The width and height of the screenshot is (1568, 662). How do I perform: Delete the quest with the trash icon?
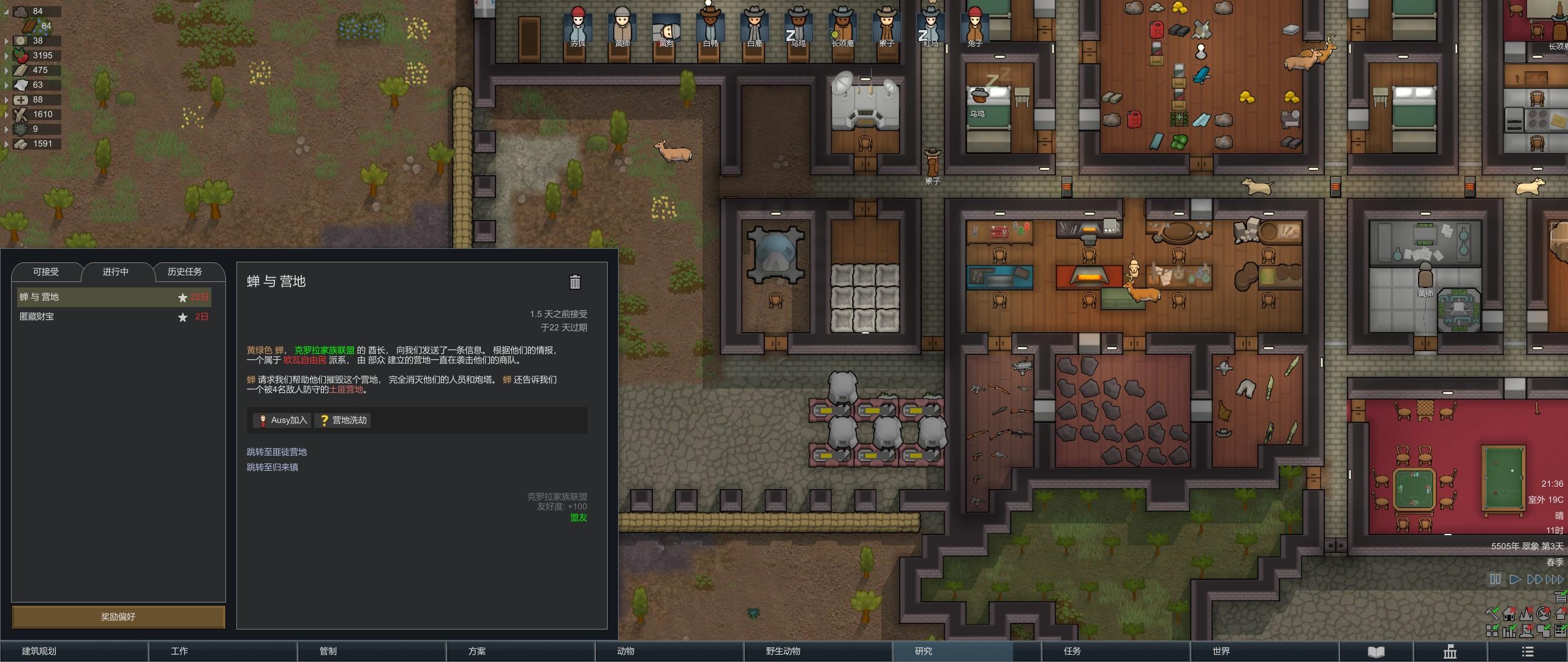[x=575, y=282]
